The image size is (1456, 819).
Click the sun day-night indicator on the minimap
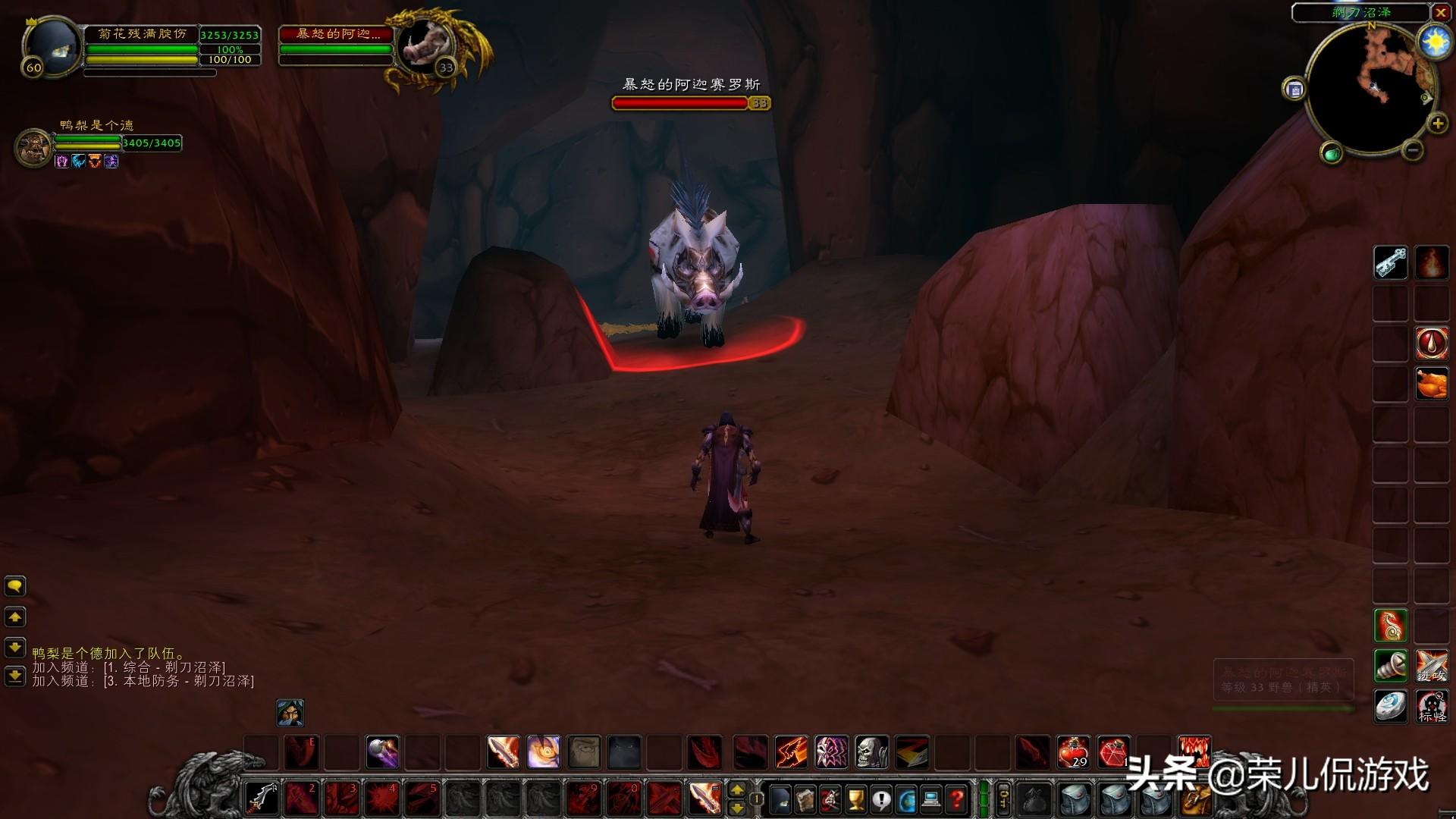pyautogui.click(x=1434, y=42)
